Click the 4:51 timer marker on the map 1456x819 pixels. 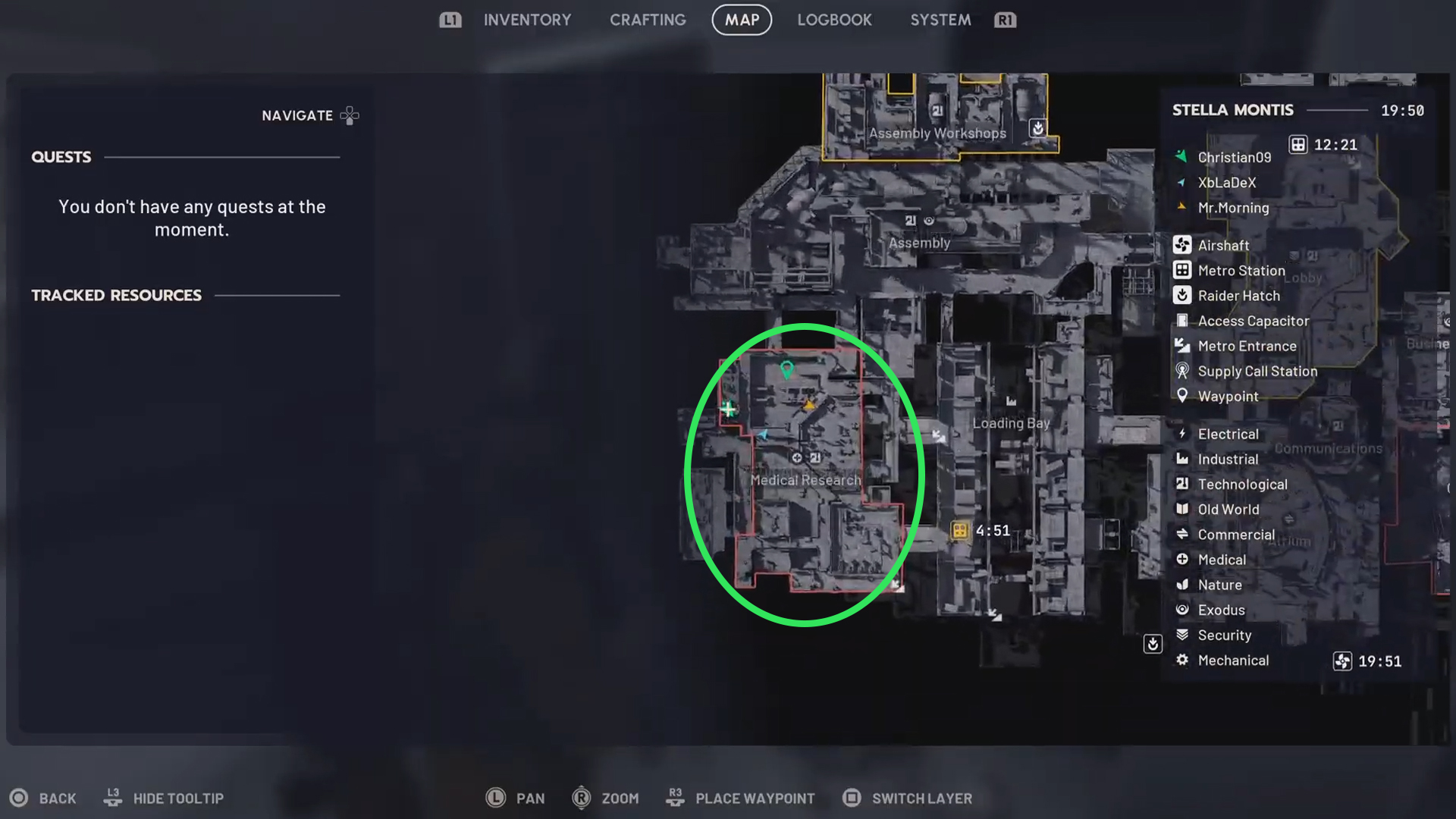(x=959, y=531)
